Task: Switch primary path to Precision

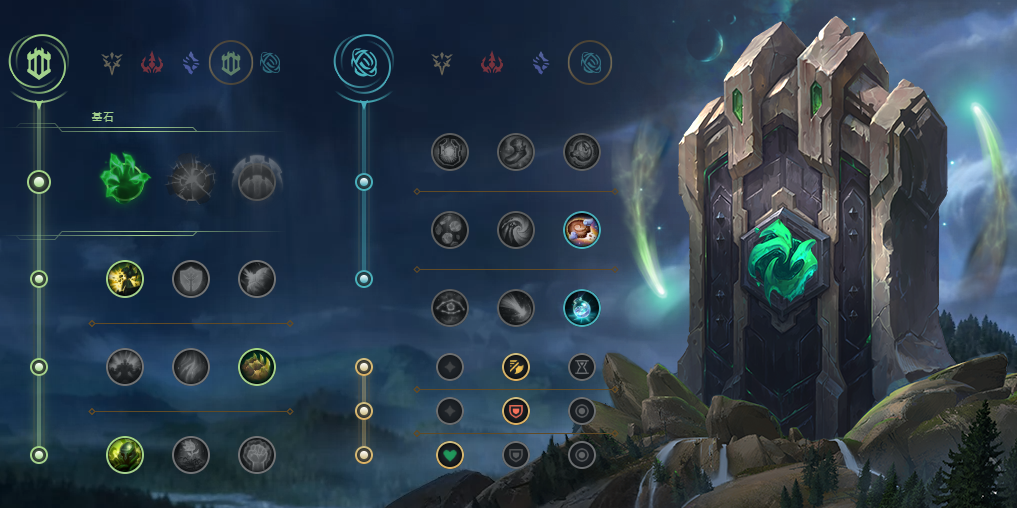Action: tap(112, 64)
